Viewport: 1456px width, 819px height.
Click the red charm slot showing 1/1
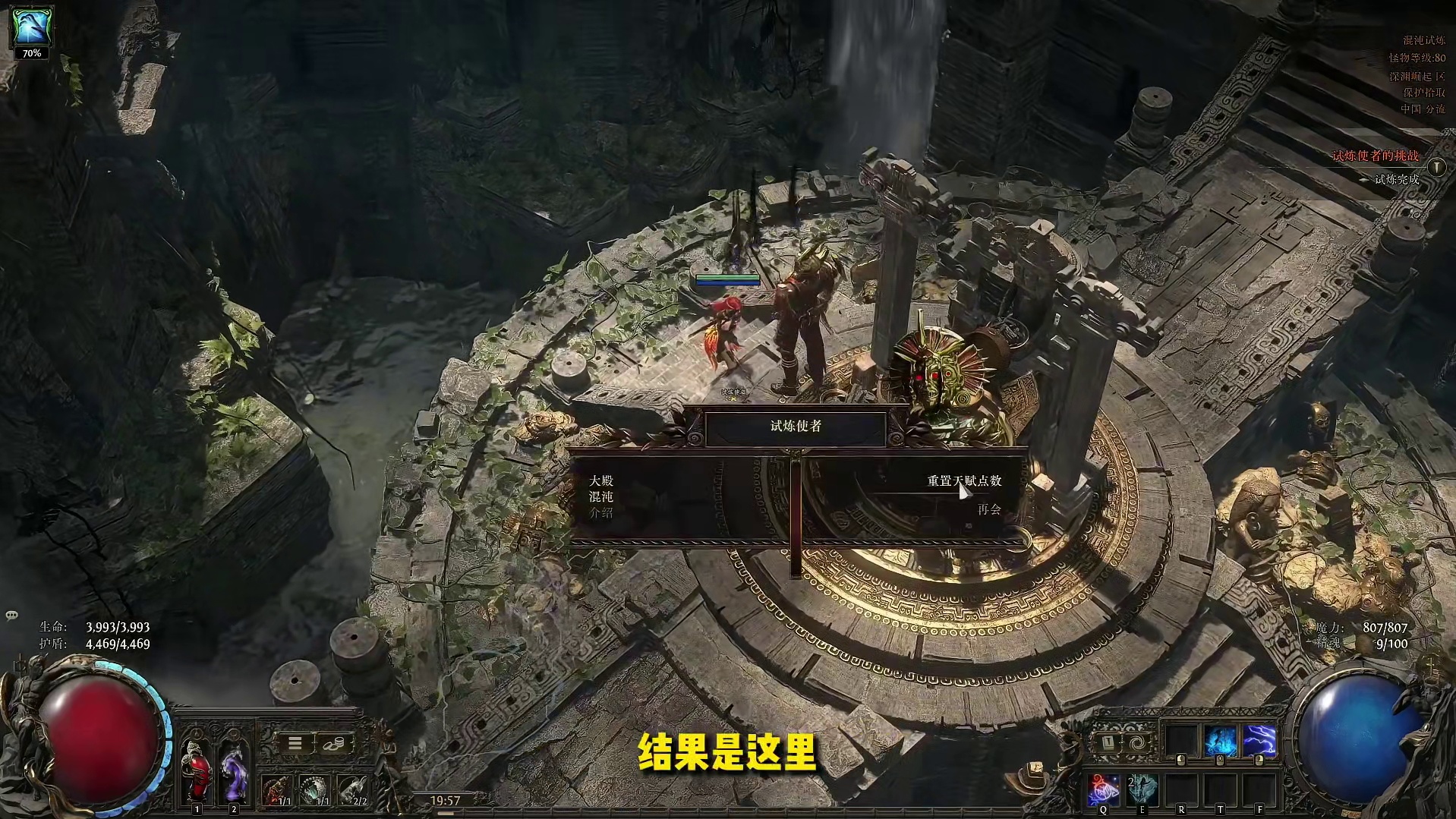277,791
